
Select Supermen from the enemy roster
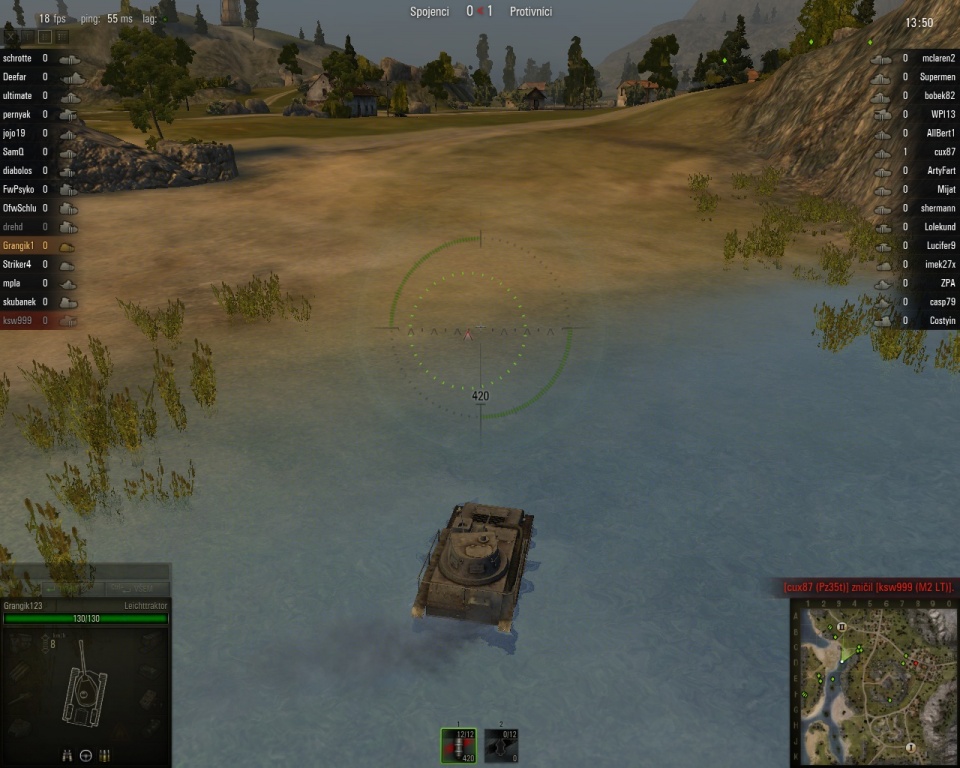coord(918,77)
